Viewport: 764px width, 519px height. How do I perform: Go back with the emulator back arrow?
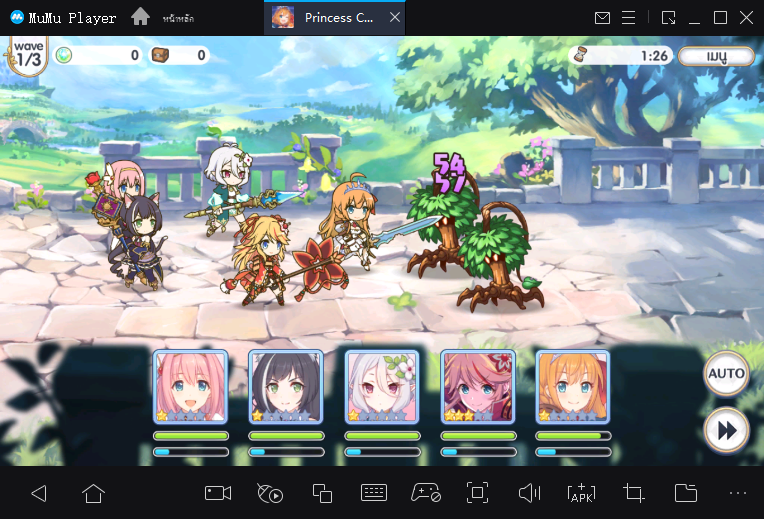[39, 493]
